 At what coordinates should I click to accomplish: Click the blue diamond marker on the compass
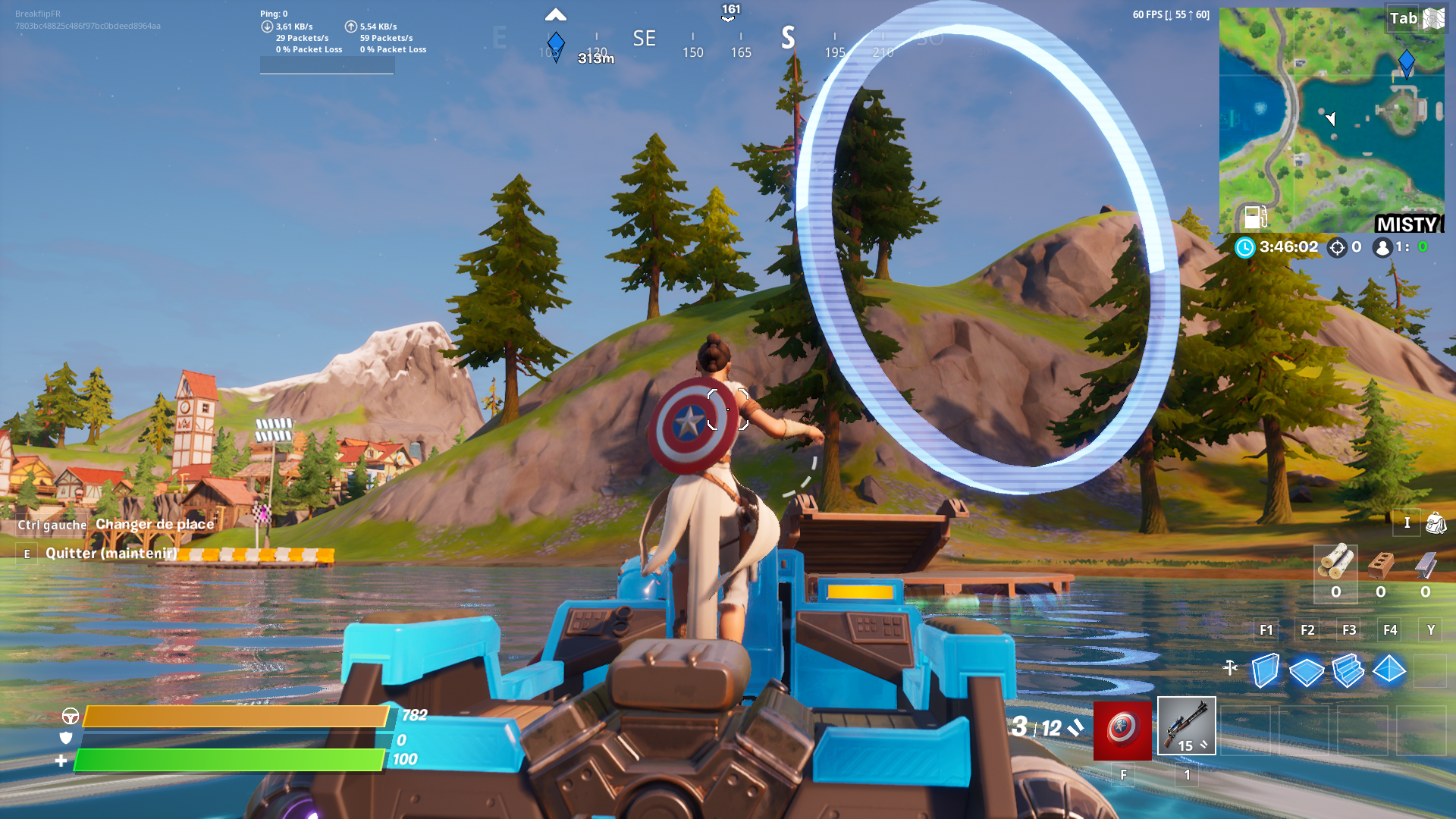pos(556,44)
